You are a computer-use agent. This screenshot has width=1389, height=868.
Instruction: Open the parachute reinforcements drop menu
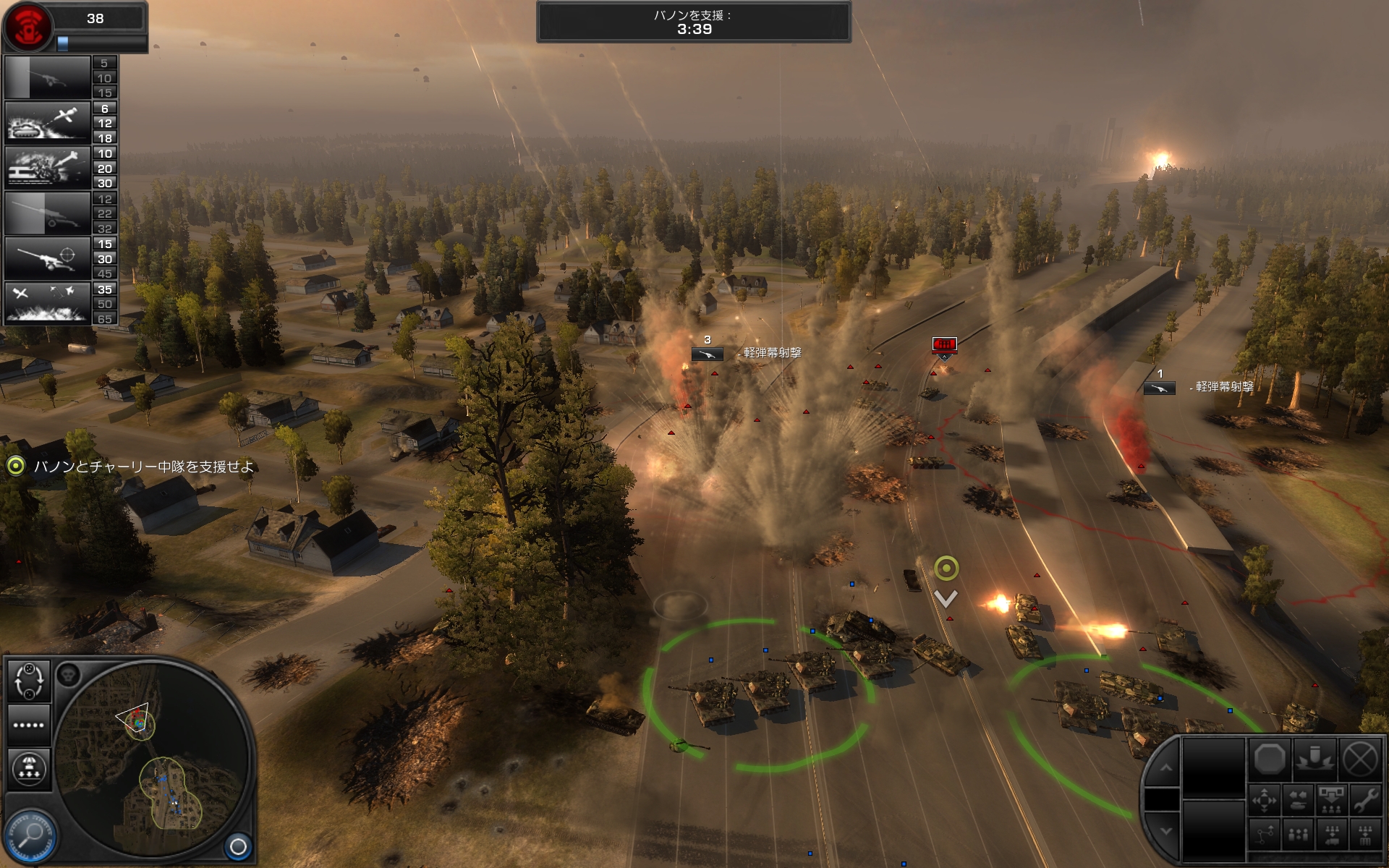tap(29, 768)
